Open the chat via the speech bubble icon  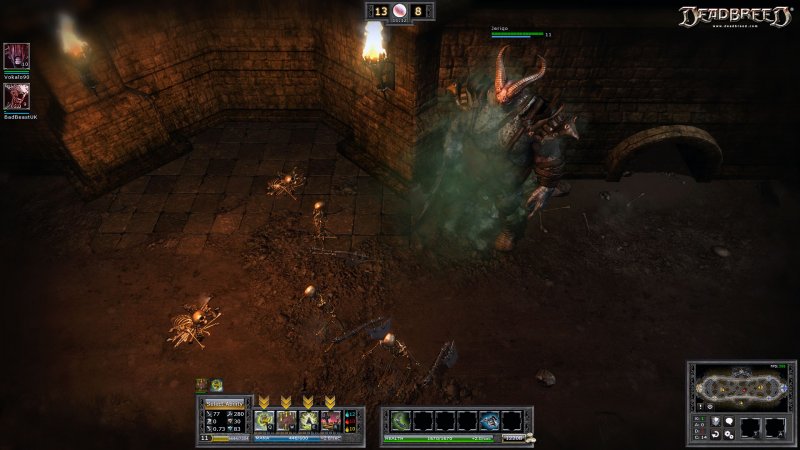(x=728, y=421)
